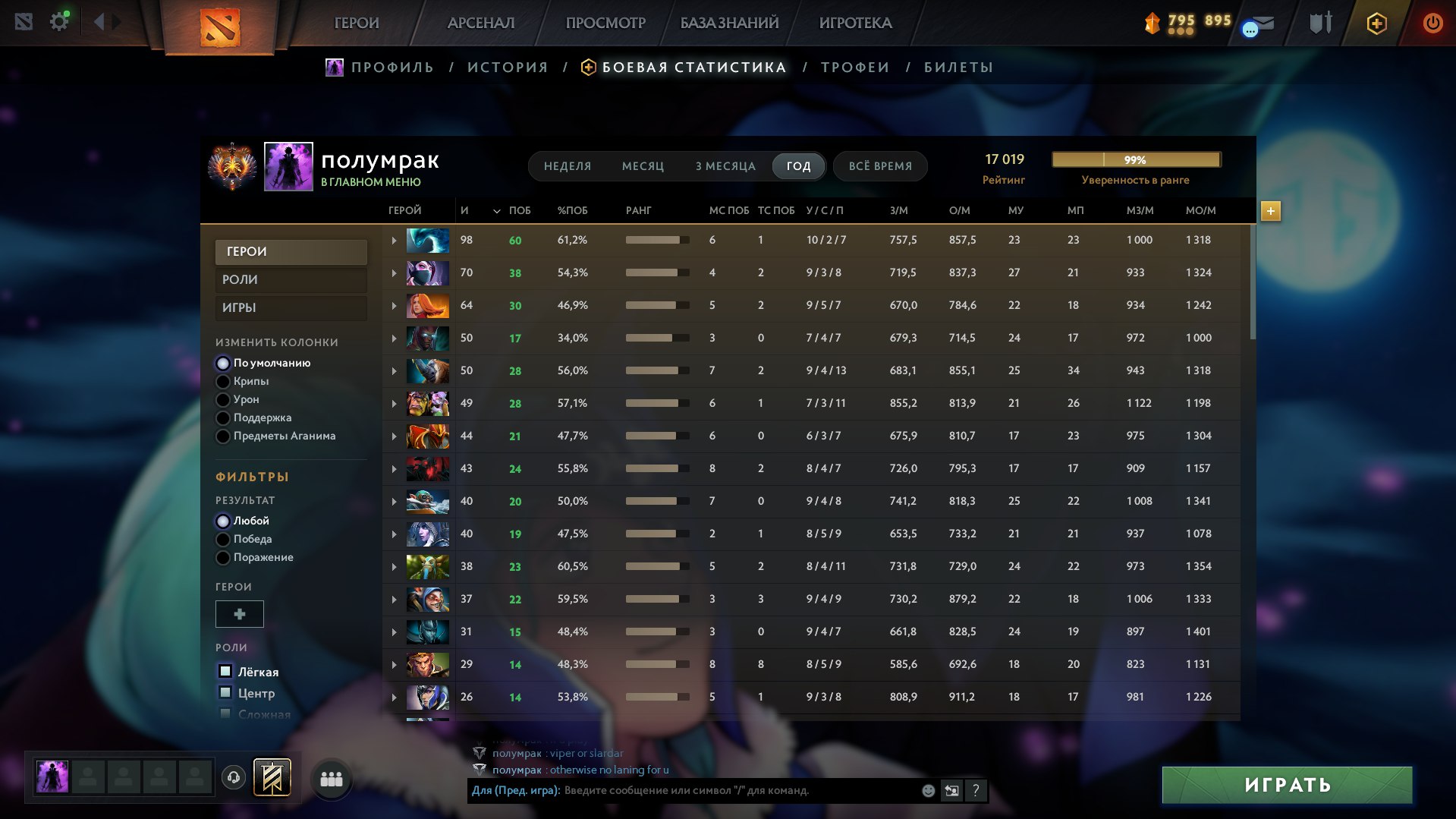The image size is (1456, 819).
Task: Open the friends list people icon
Action: (331, 778)
